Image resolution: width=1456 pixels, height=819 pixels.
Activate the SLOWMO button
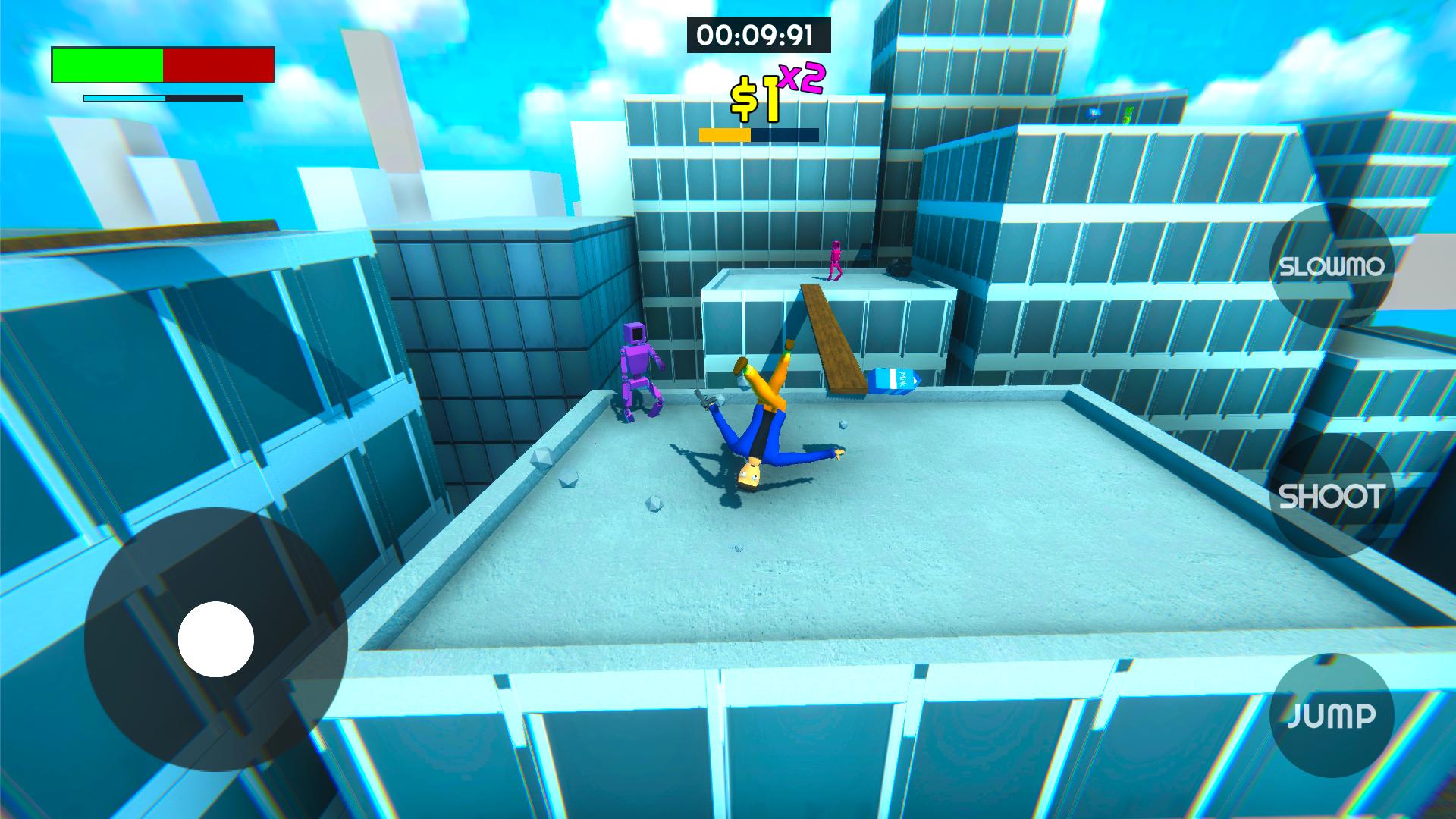1332,266
